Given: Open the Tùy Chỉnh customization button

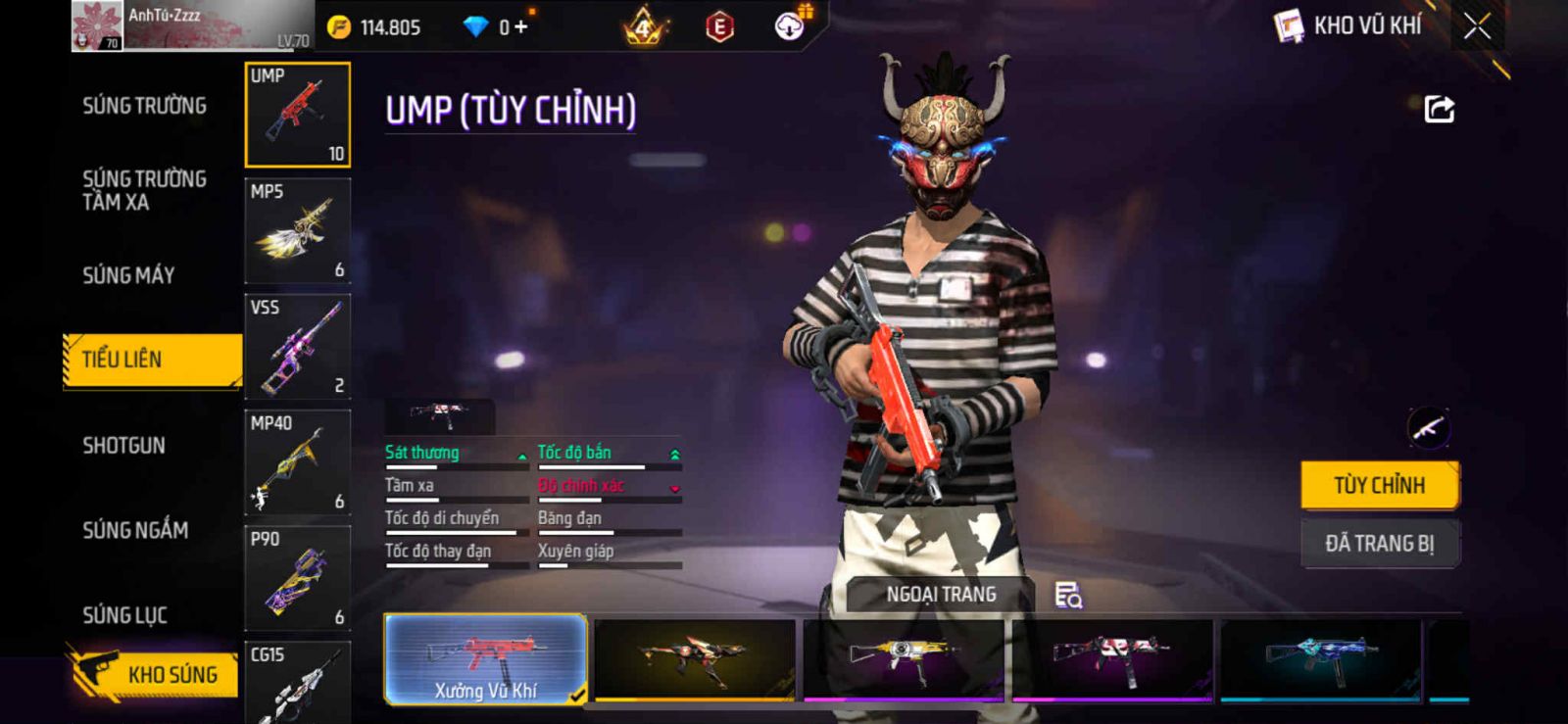Looking at the screenshot, I should coord(1379,485).
